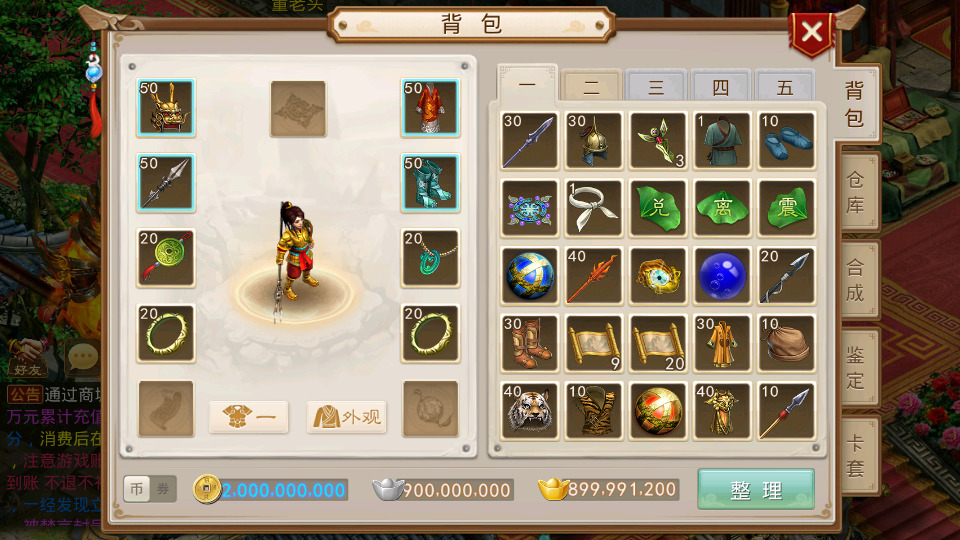Open bag page 五
Screen dimensions: 960x540
(x=785, y=87)
